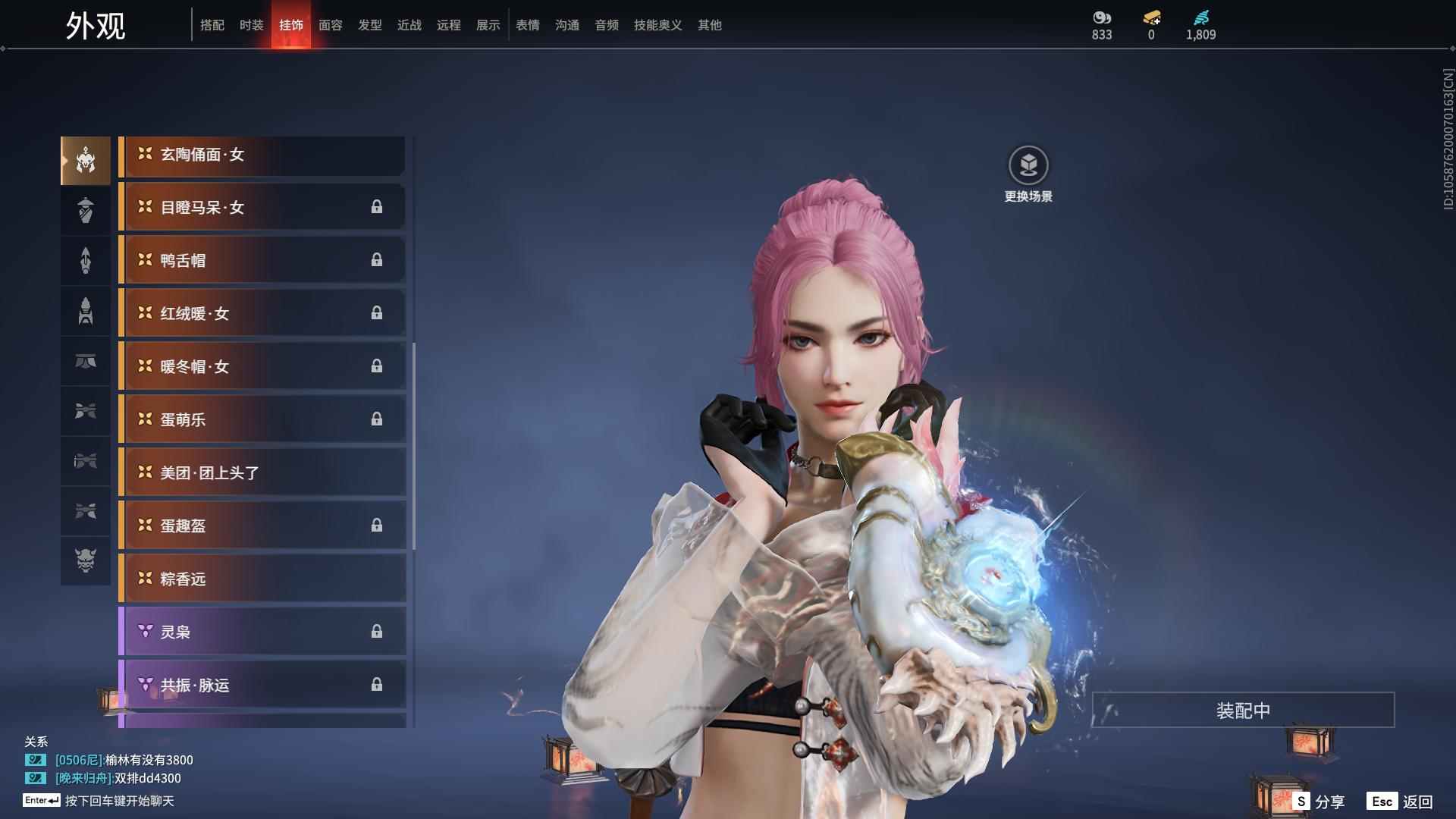Open the 分享 share option
Viewport: 1456px width, 819px height.
1319,802
